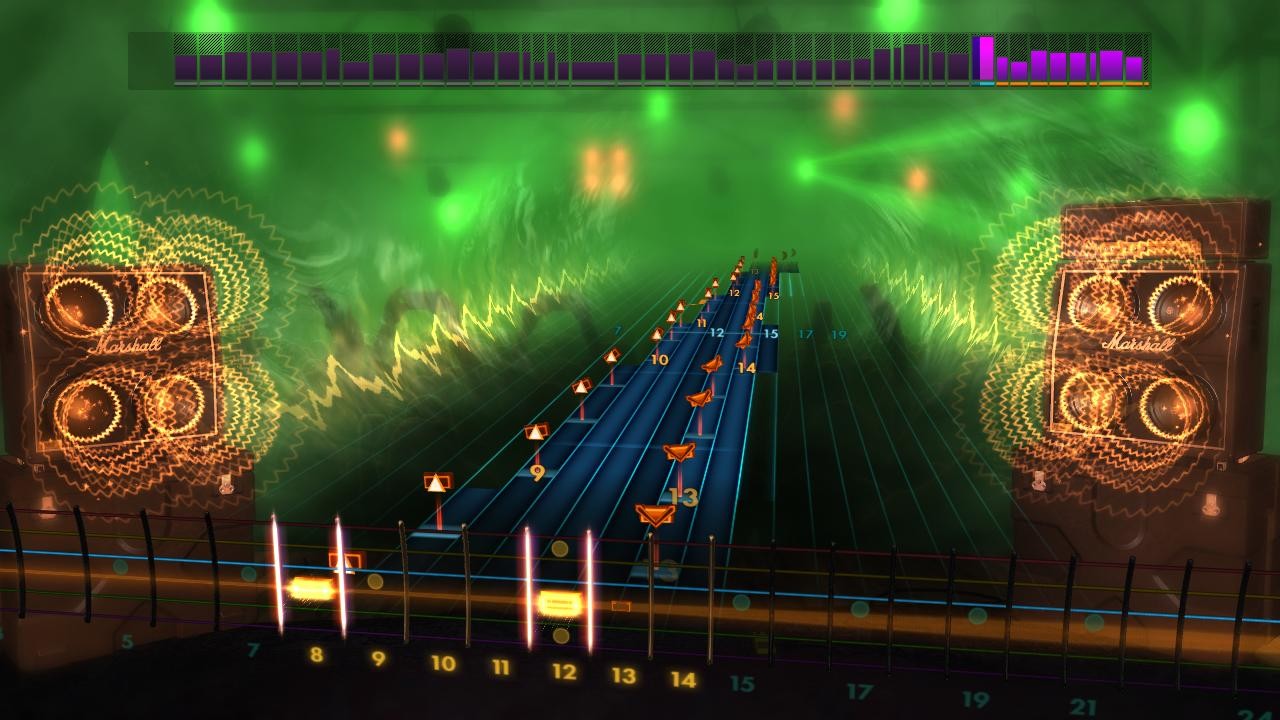This screenshot has width=1280, height=720.
Task: Click fret number 8 on the fretboard edge
Action: pos(317,655)
